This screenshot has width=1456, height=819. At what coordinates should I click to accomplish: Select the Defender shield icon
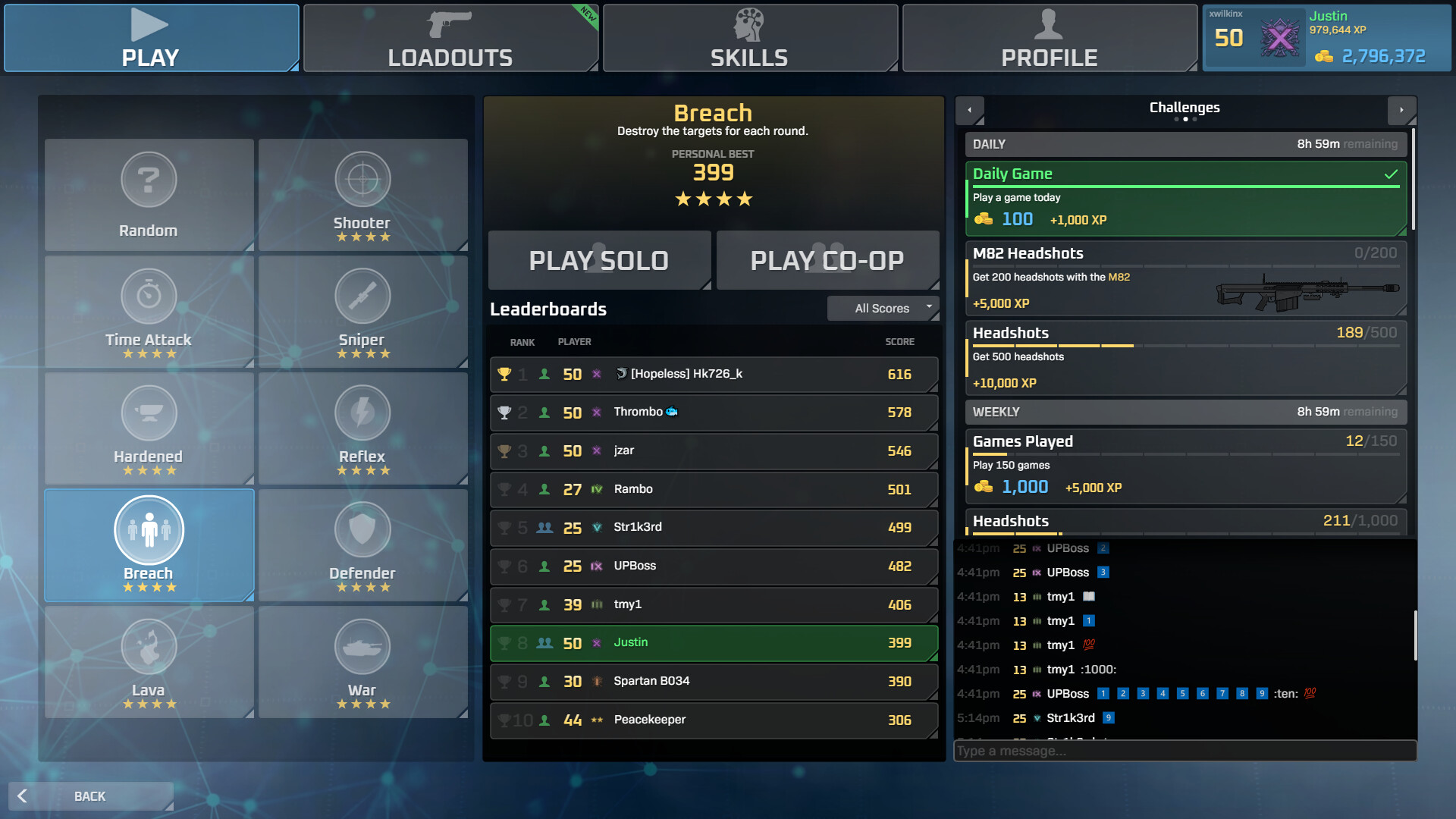click(x=363, y=529)
